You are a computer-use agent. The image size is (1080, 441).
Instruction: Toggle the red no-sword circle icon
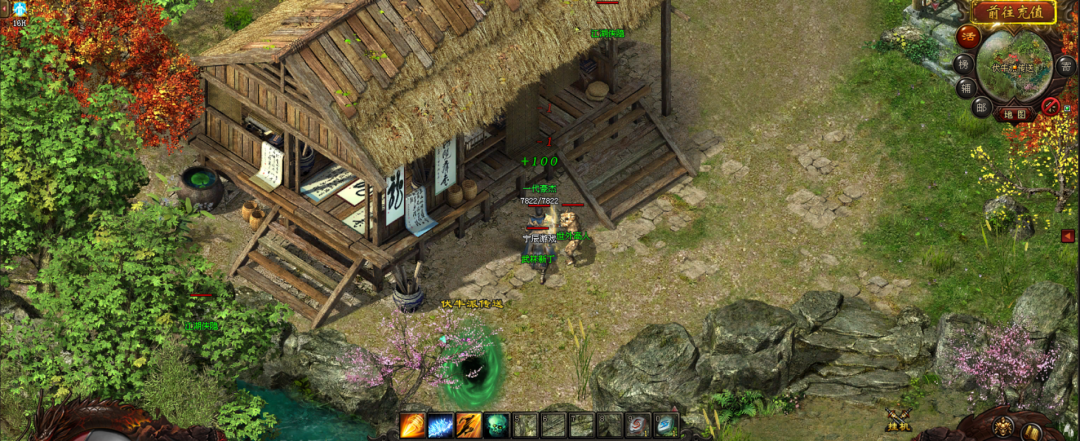tap(1051, 106)
